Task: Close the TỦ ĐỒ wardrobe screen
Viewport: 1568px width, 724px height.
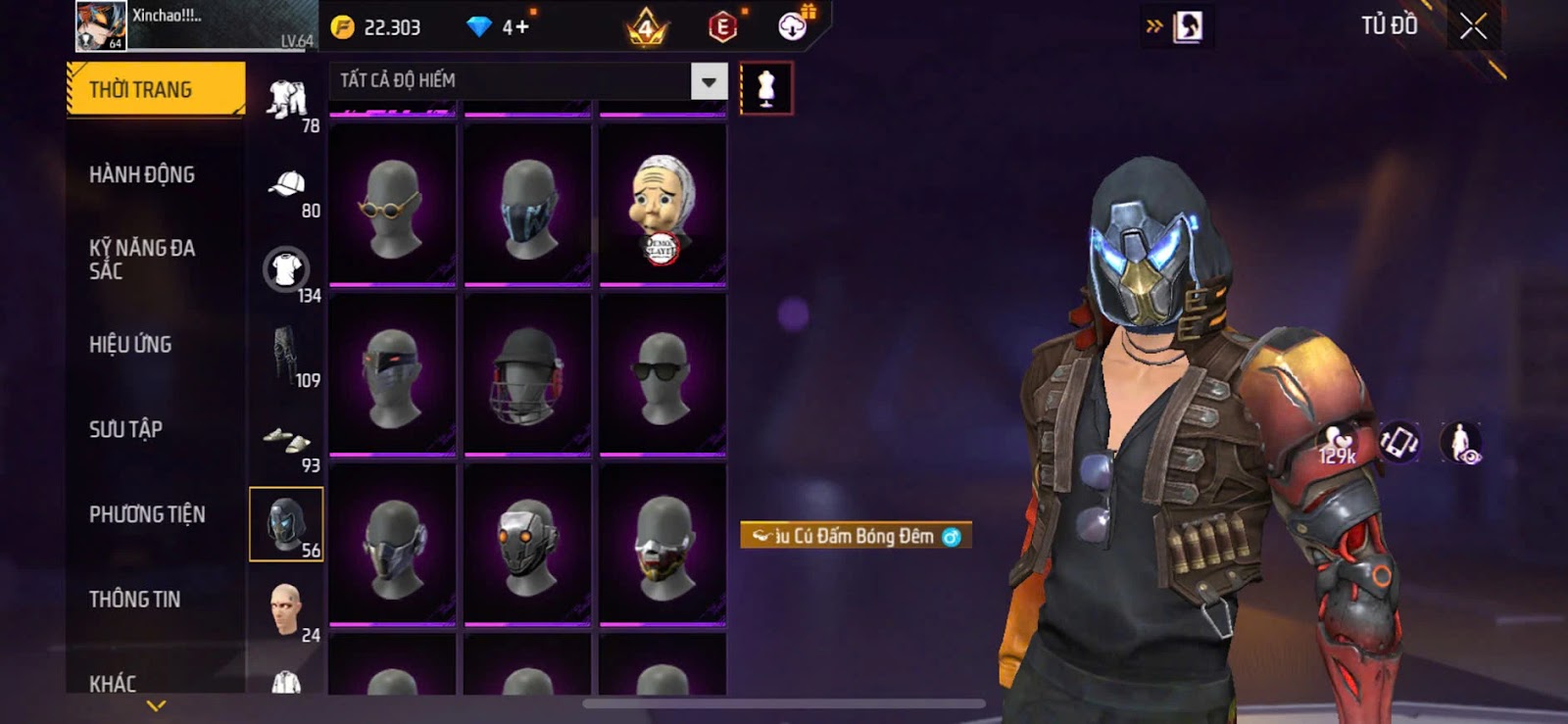Action: pos(1473,26)
